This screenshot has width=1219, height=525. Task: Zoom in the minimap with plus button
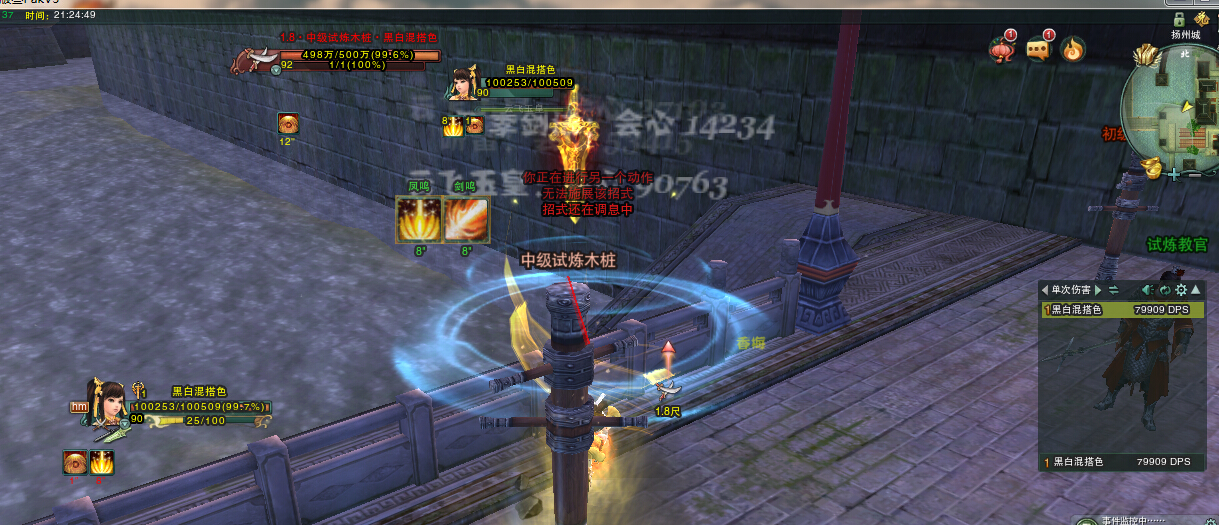[x=1176, y=173]
